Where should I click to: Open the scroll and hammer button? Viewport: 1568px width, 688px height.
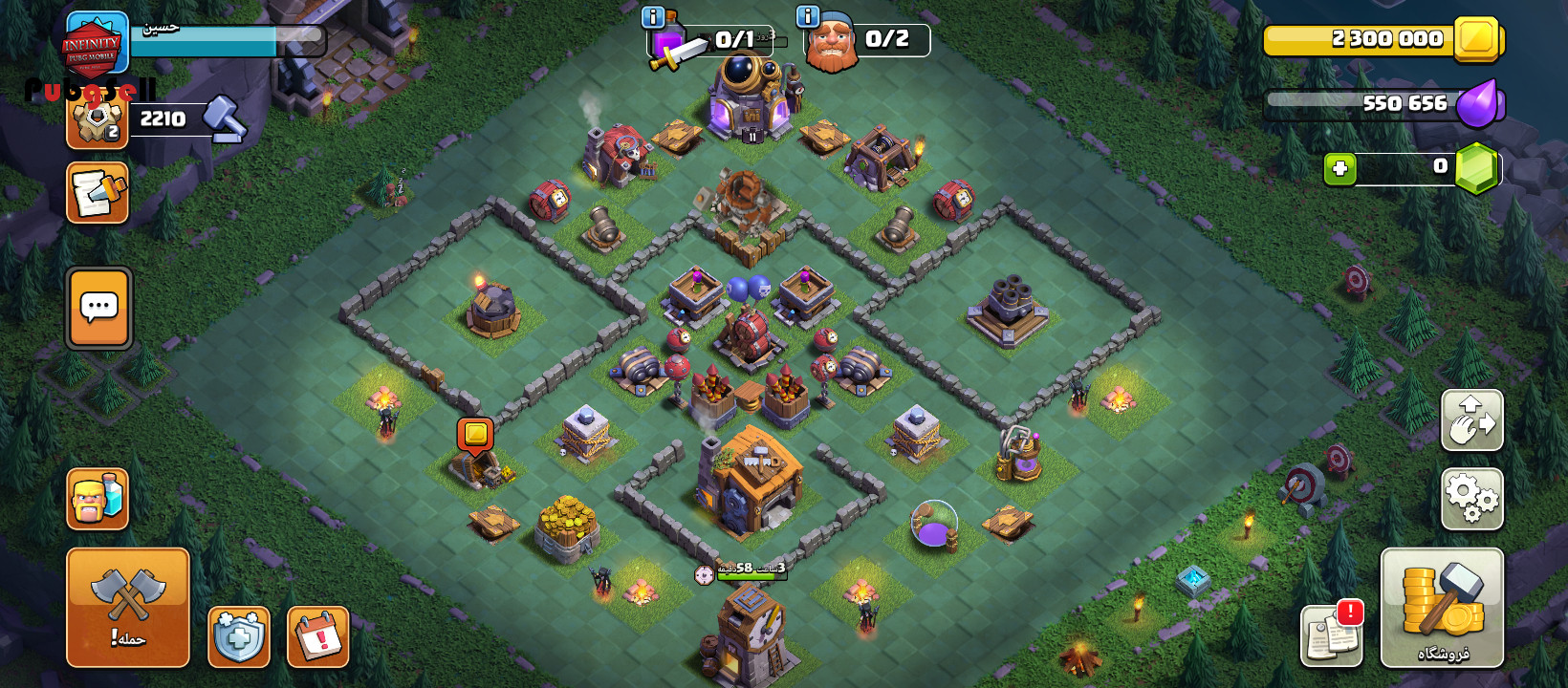(x=98, y=193)
